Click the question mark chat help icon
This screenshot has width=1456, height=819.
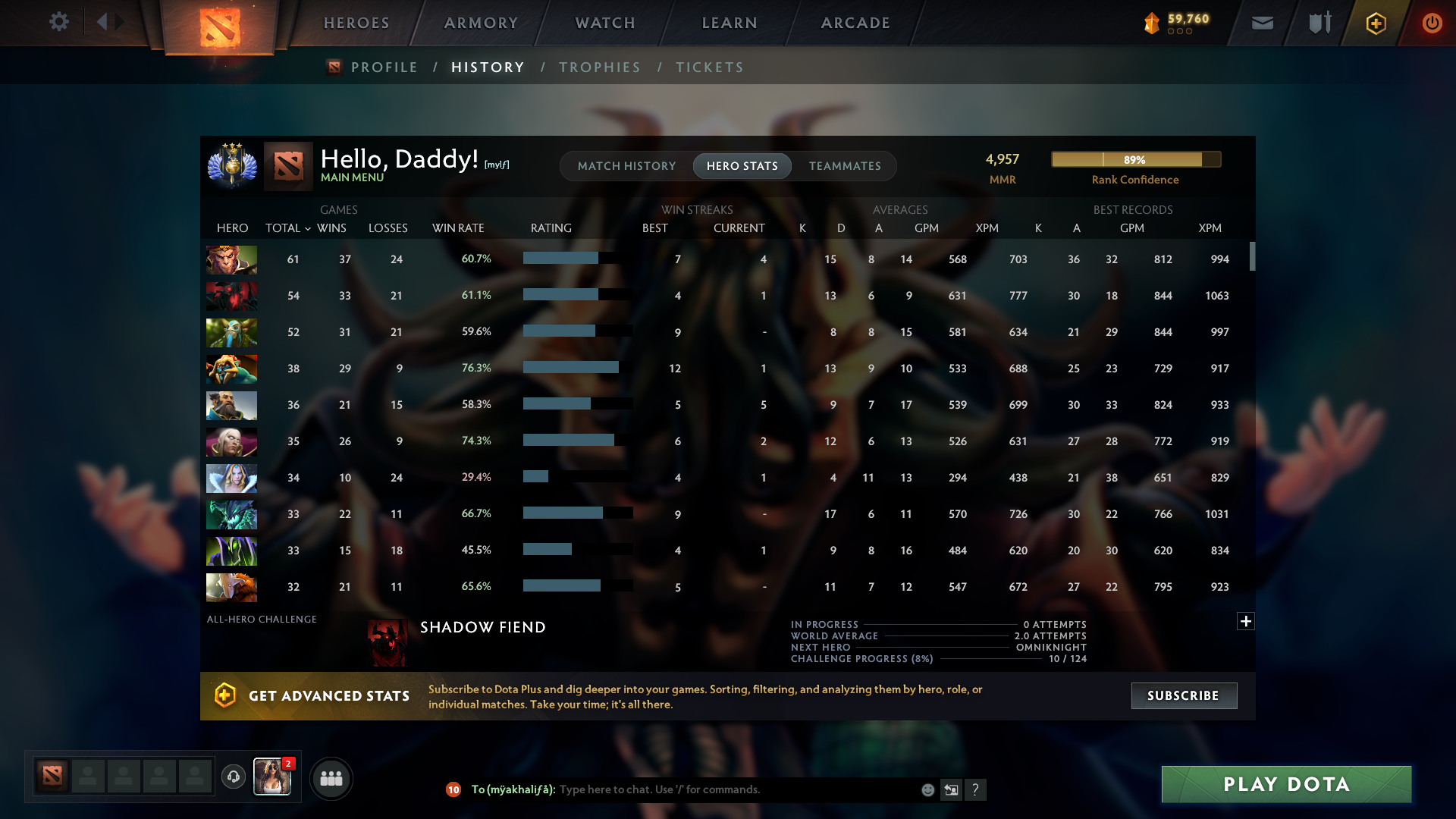click(x=977, y=789)
